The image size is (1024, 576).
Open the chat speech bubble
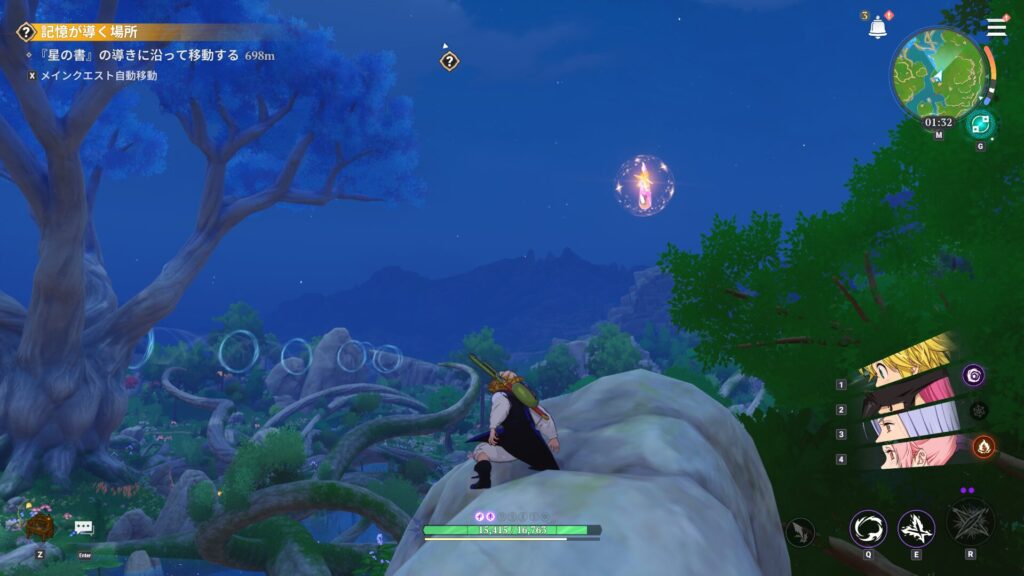[83, 527]
